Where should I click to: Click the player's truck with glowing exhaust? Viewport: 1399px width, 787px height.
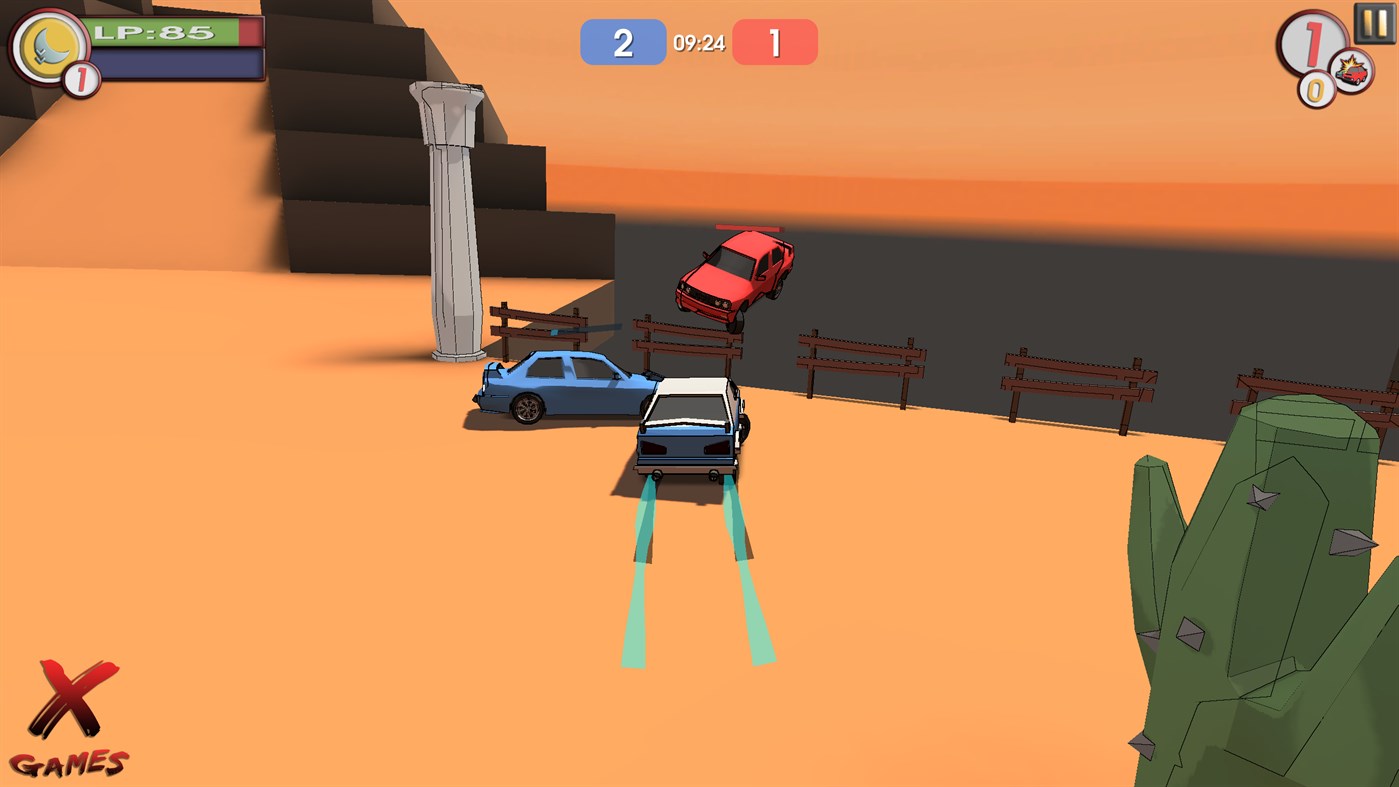click(688, 426)
